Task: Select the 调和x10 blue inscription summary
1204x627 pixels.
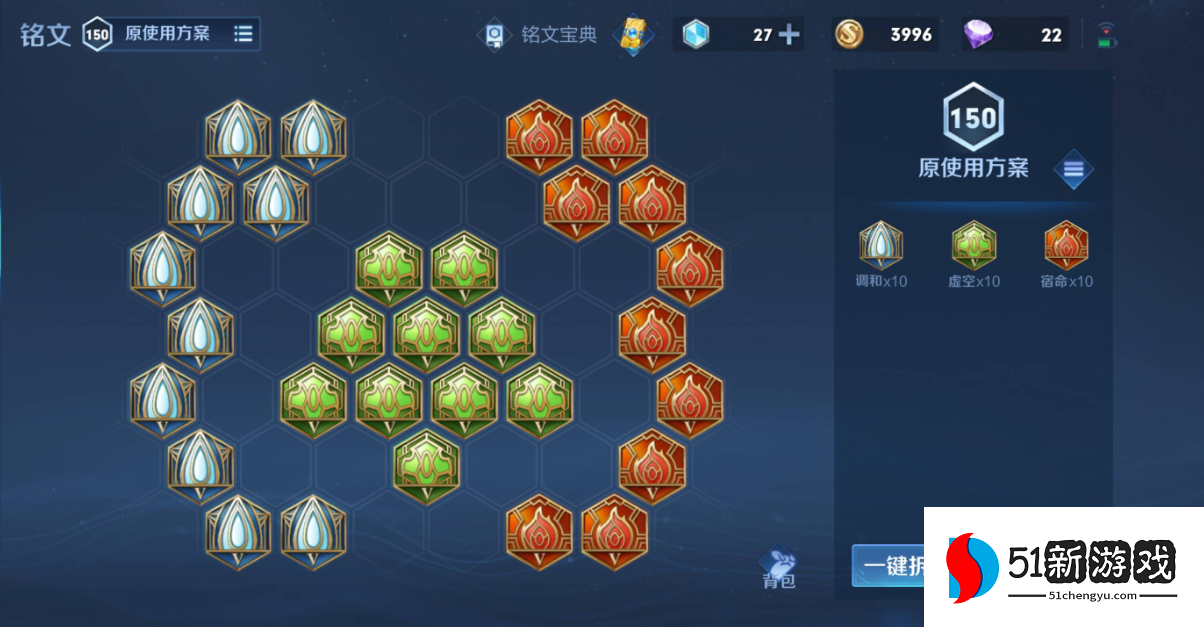Action: point(881,255)
